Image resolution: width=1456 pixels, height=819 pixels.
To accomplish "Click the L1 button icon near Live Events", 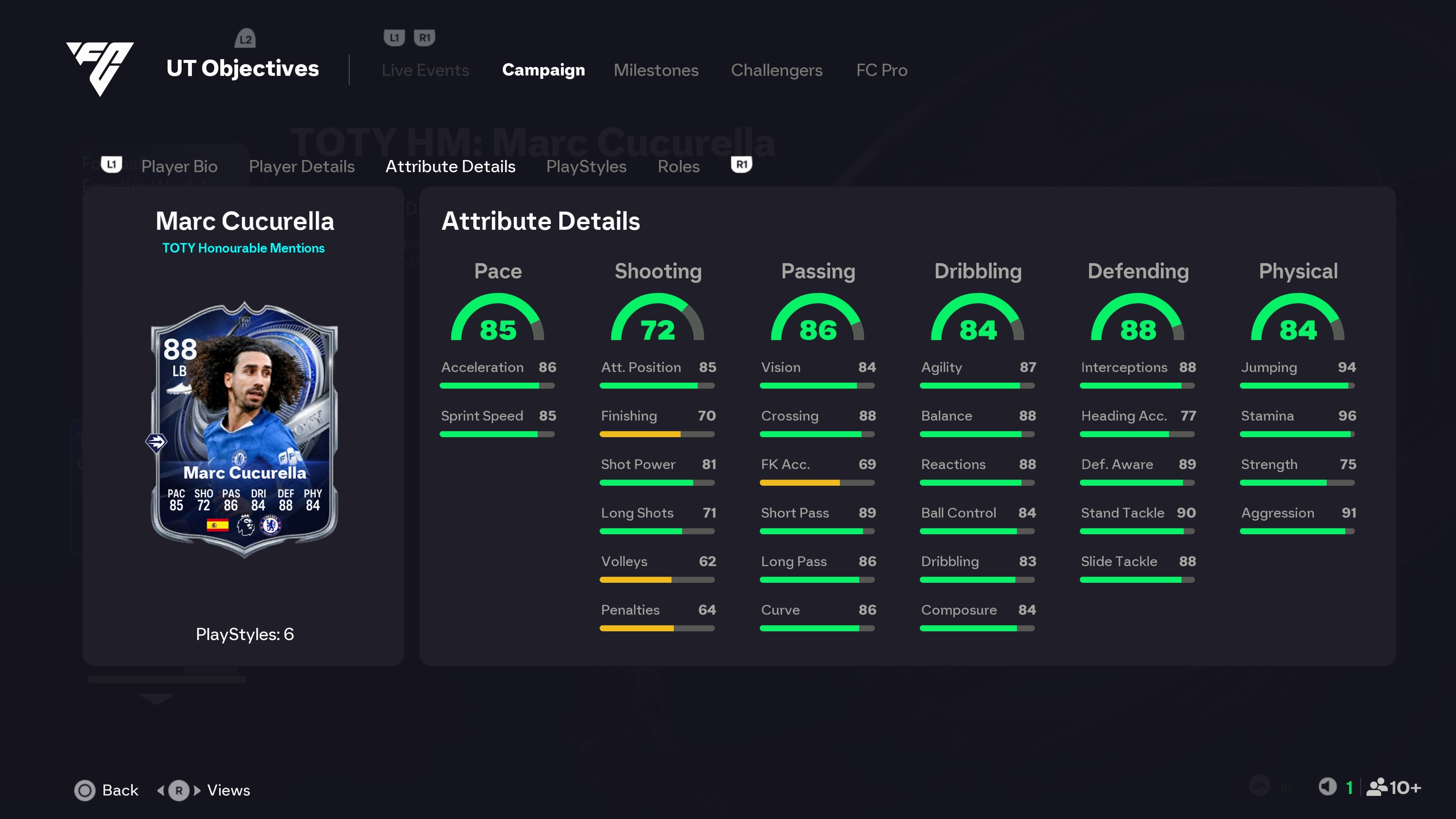I will pos(394,37).
